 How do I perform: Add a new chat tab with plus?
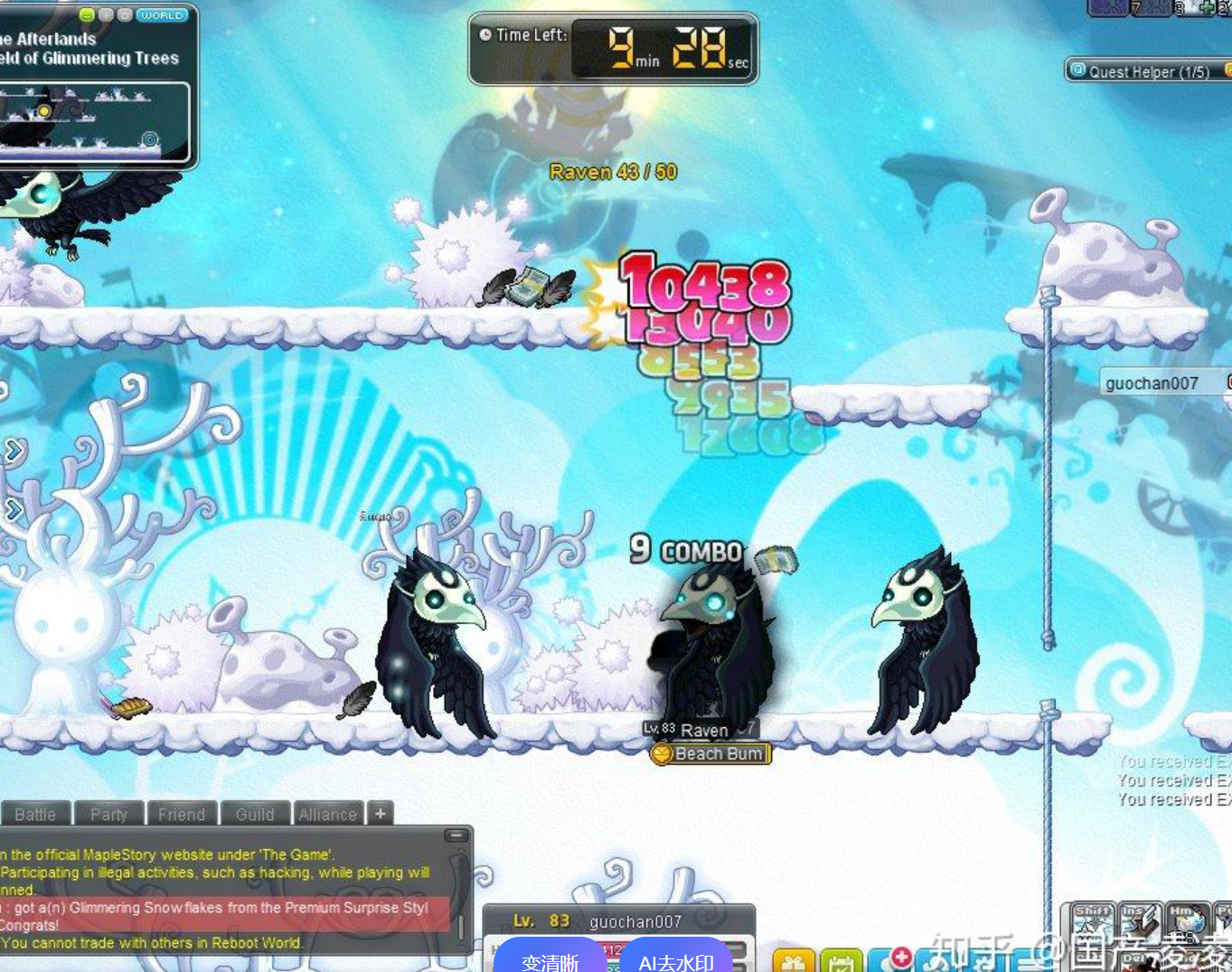tap(381, 813)
